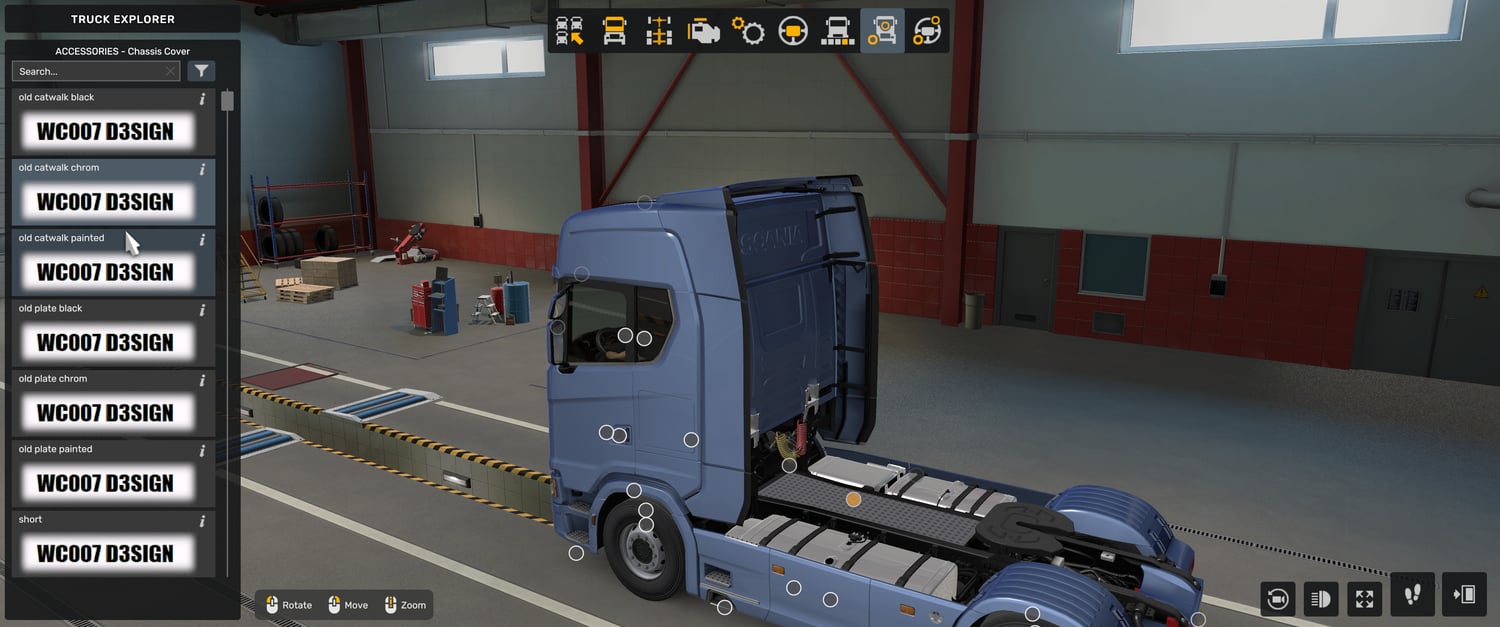This screenshot has height=627, width=1500.
Task: Exit via the door arrow button
Action: point(1464,595)
